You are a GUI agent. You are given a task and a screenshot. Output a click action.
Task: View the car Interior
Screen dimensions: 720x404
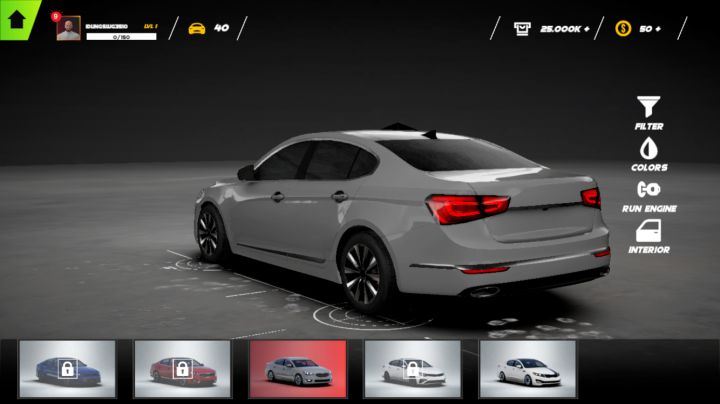(x=649, y=236)
